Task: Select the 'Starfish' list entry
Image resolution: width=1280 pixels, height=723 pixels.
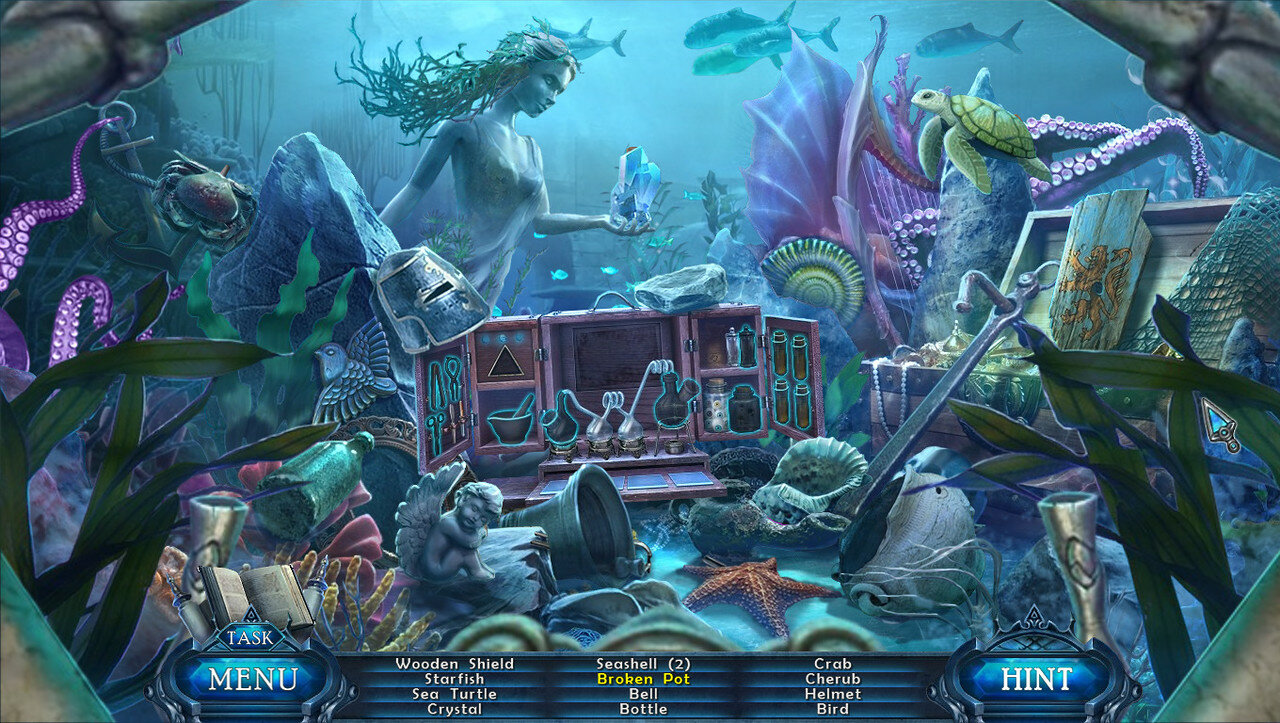Action: [454, 679]
